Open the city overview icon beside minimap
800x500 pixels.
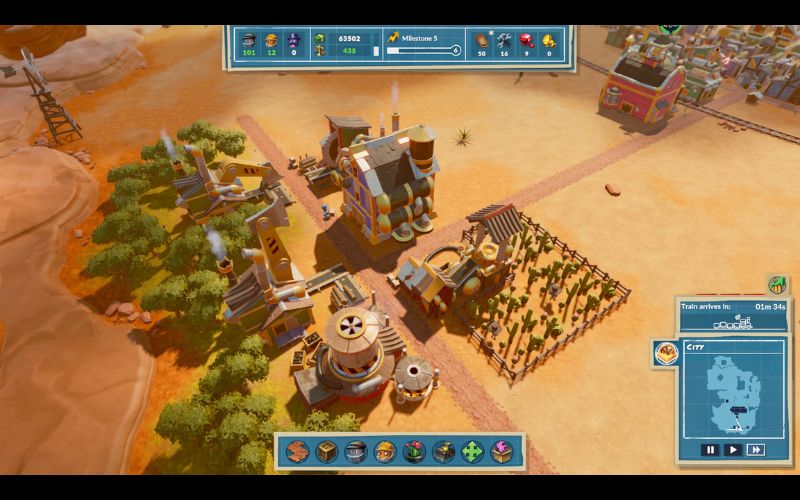[663, 353]
